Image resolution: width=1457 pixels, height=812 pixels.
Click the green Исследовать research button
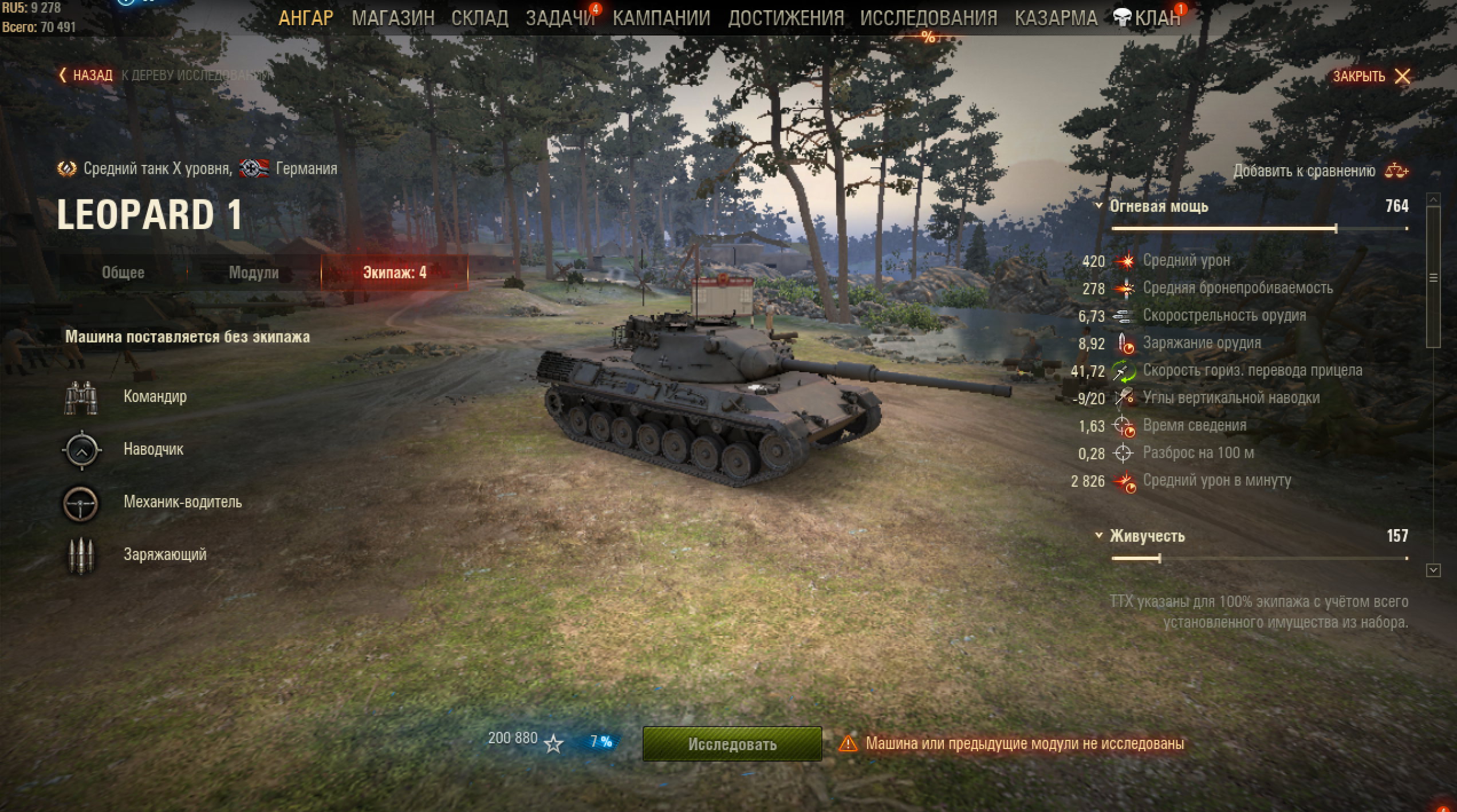tap(732, 744)
